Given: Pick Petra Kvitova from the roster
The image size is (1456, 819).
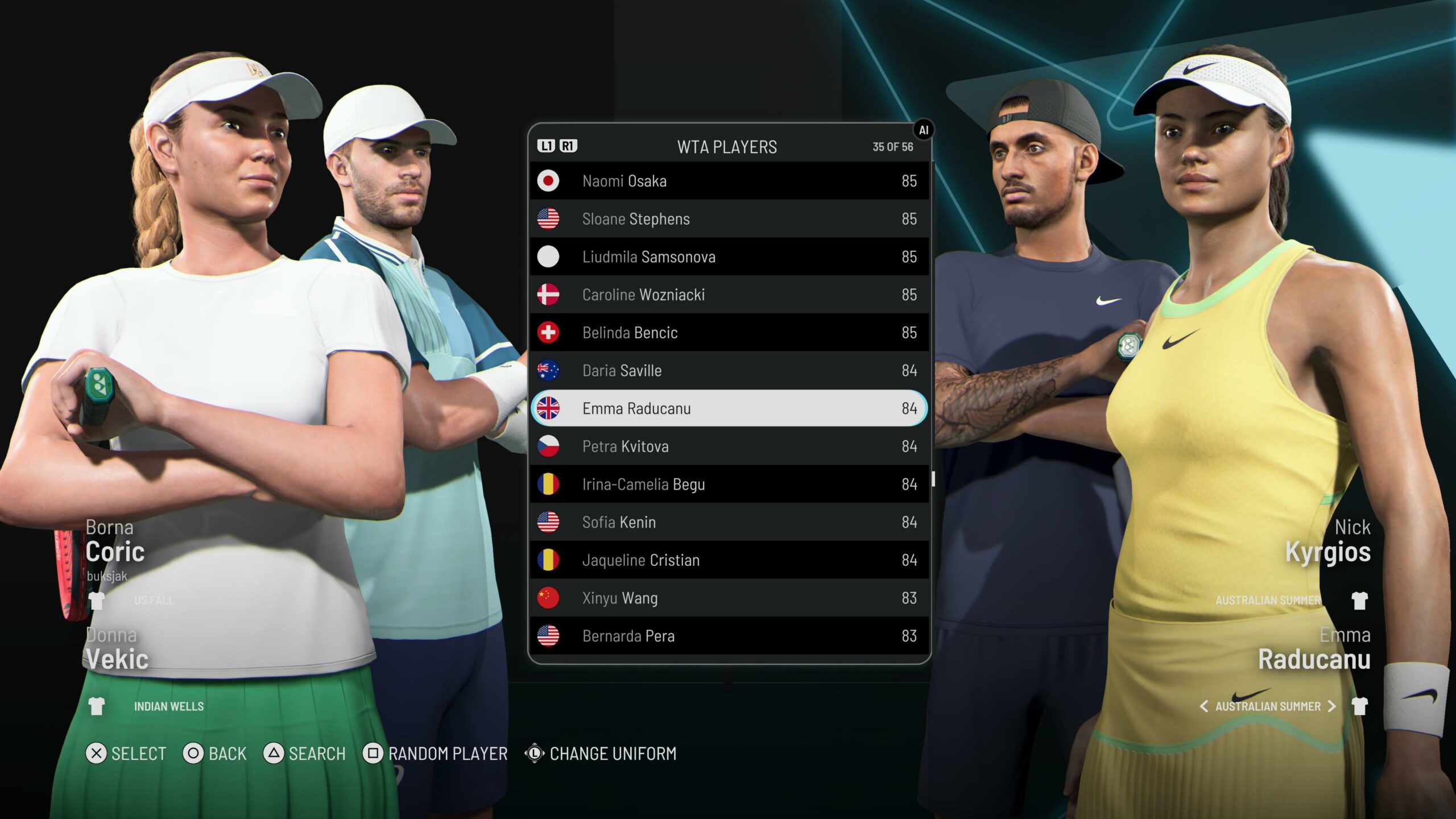Looking at the screenshot, I should pos(729,446).
